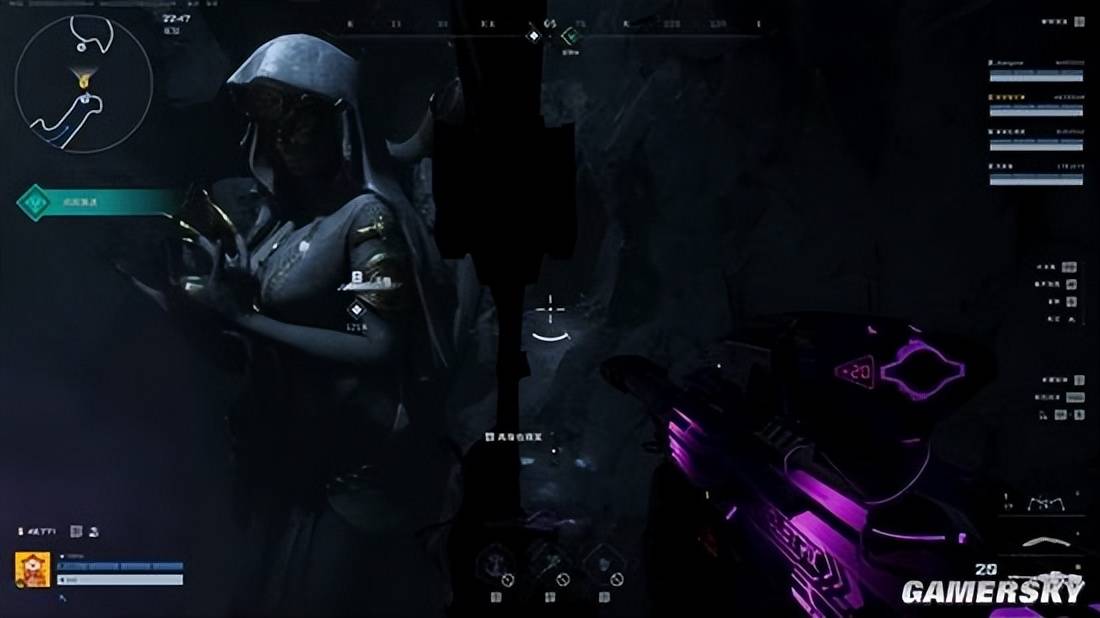
Task: Select the first teammate row in squad list
Action: 1035,69
